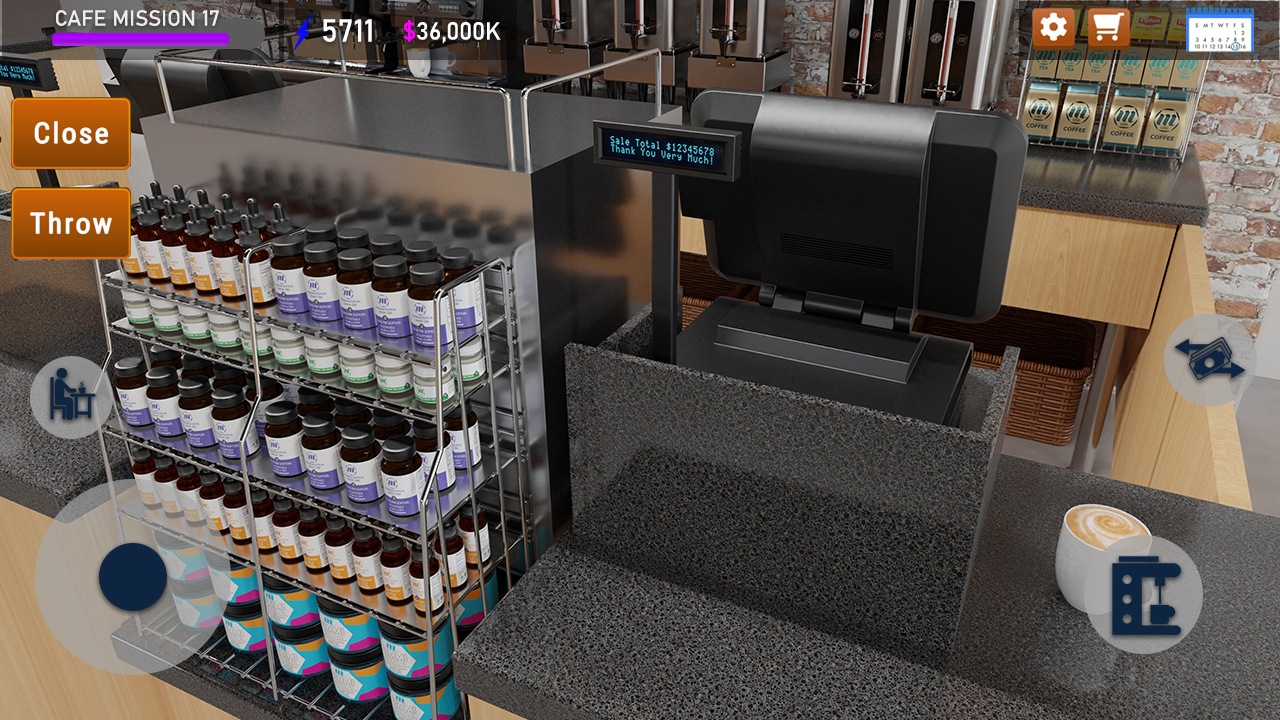Select the dollar cash balance icon
1280x720 pixels.
[409, 30]
